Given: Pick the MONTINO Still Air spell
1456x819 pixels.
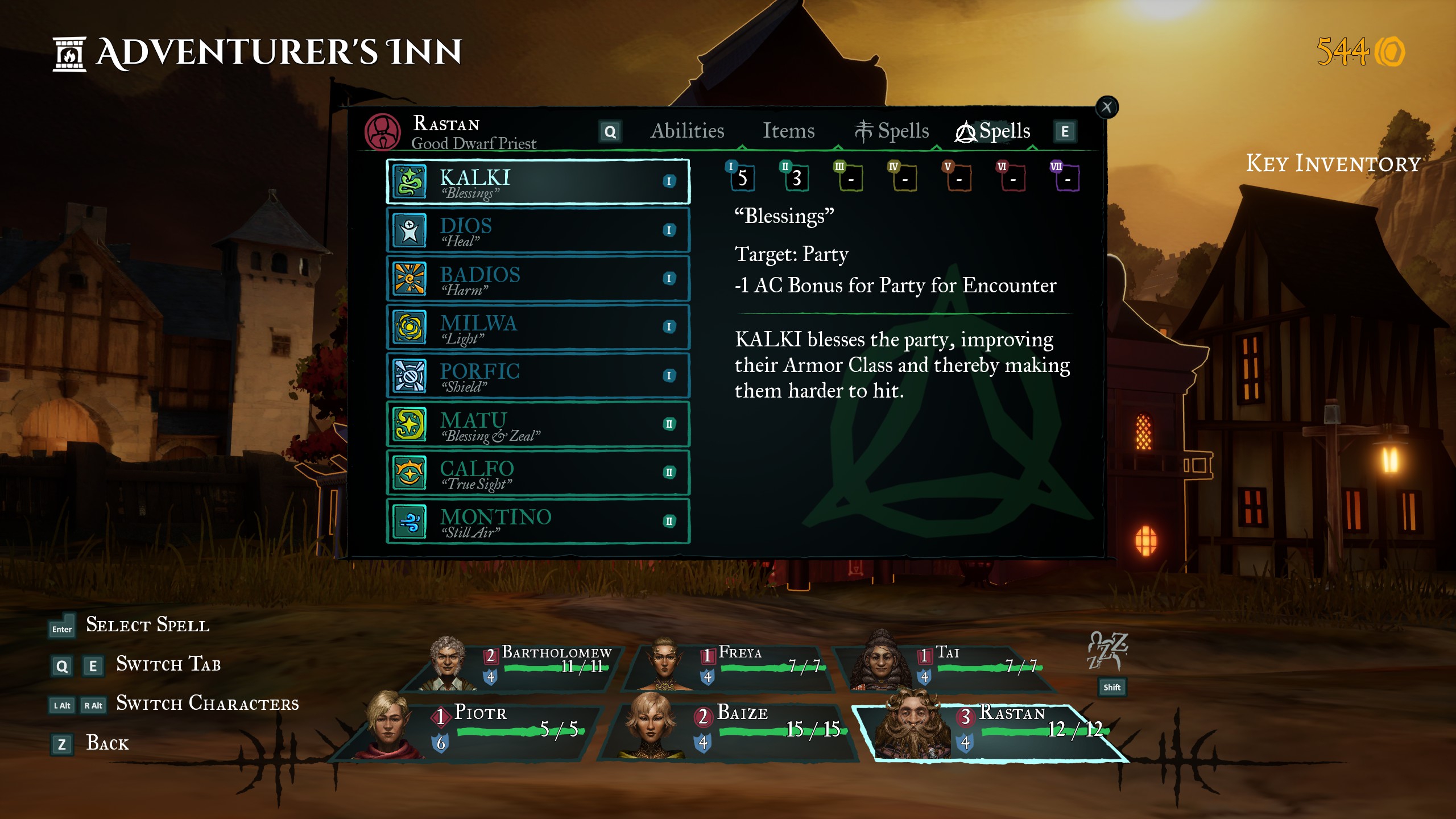Looking at the screenshot, I should (537, 521).
